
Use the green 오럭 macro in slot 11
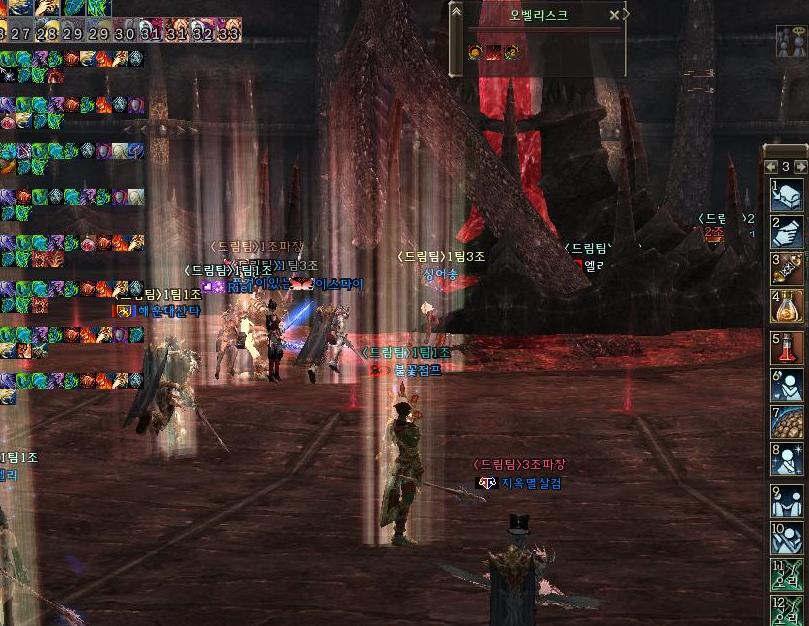point(789,575)
